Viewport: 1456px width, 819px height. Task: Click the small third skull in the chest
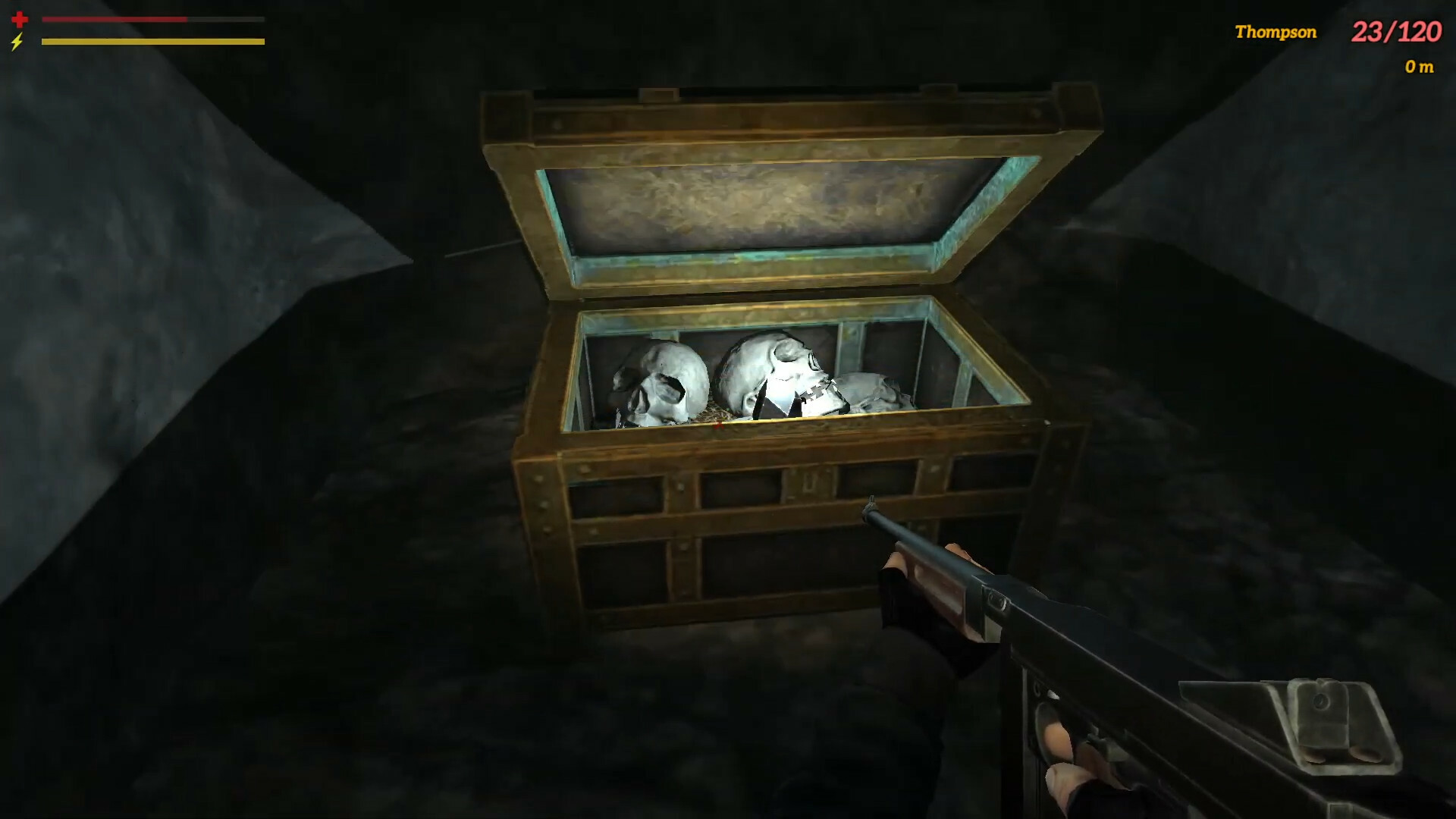tap(872, 391)
